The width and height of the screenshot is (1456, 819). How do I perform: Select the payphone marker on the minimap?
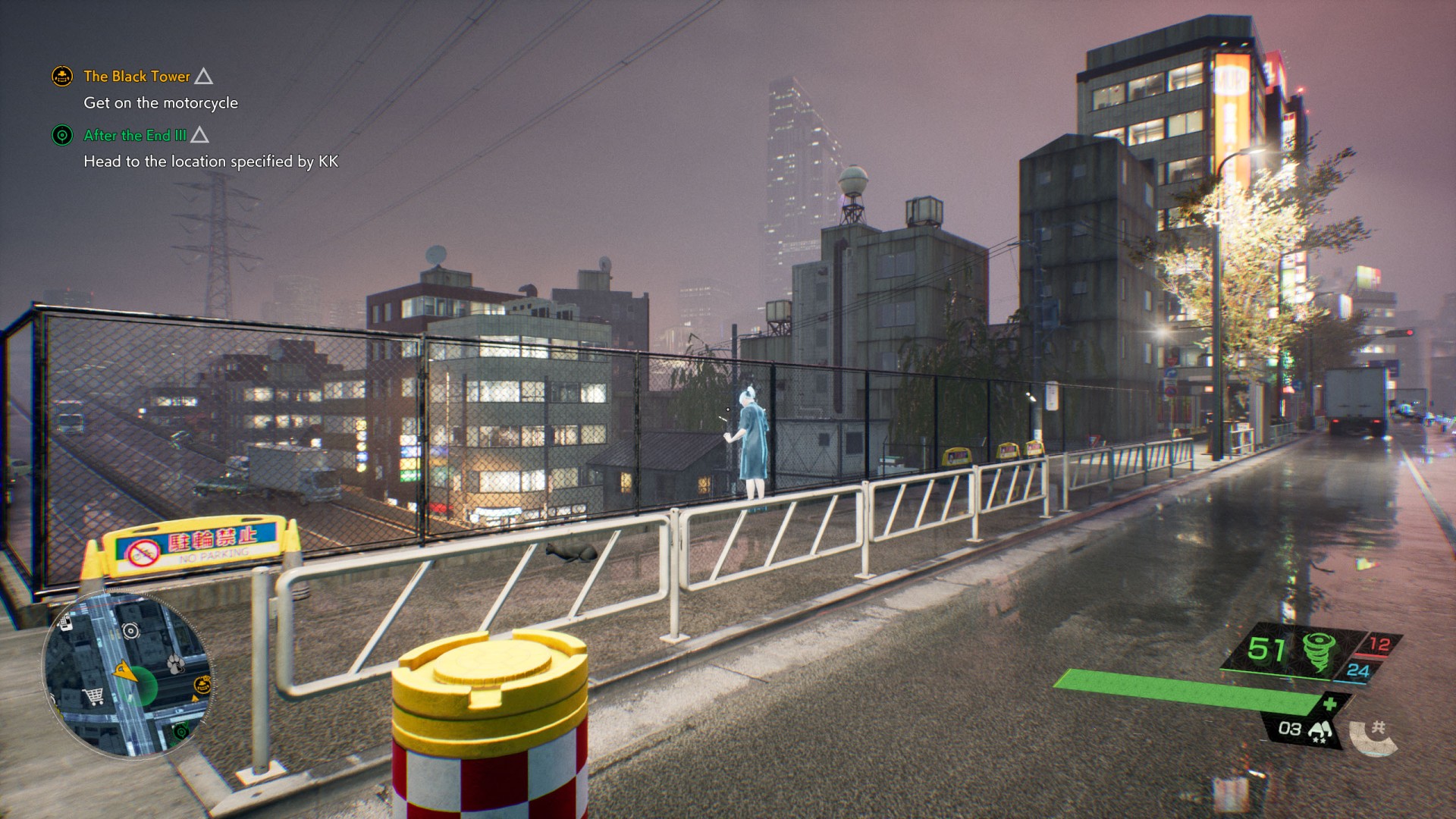tap(66, 623)
